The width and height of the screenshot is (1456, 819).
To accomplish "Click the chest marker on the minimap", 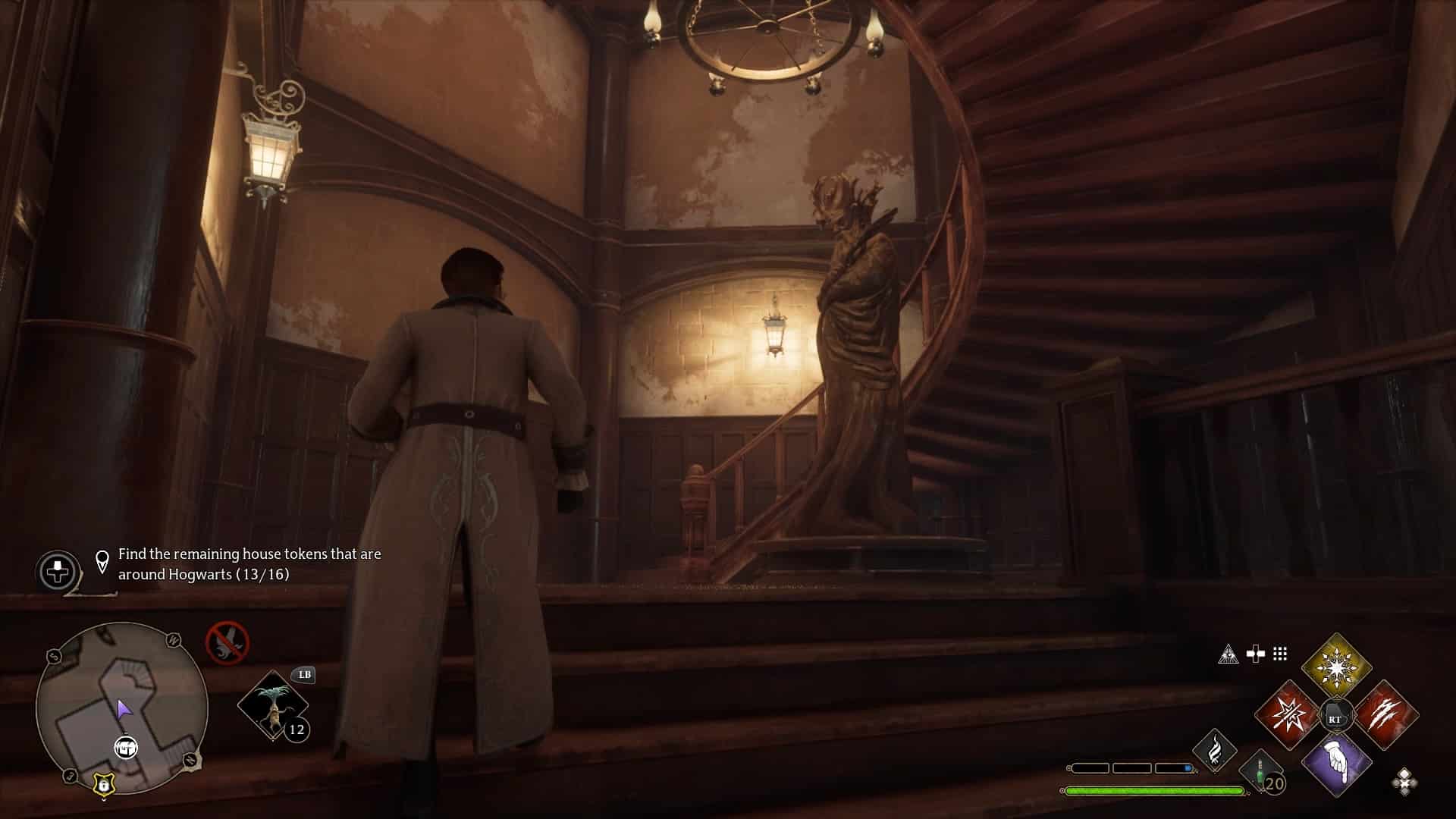I will [127, 748].
